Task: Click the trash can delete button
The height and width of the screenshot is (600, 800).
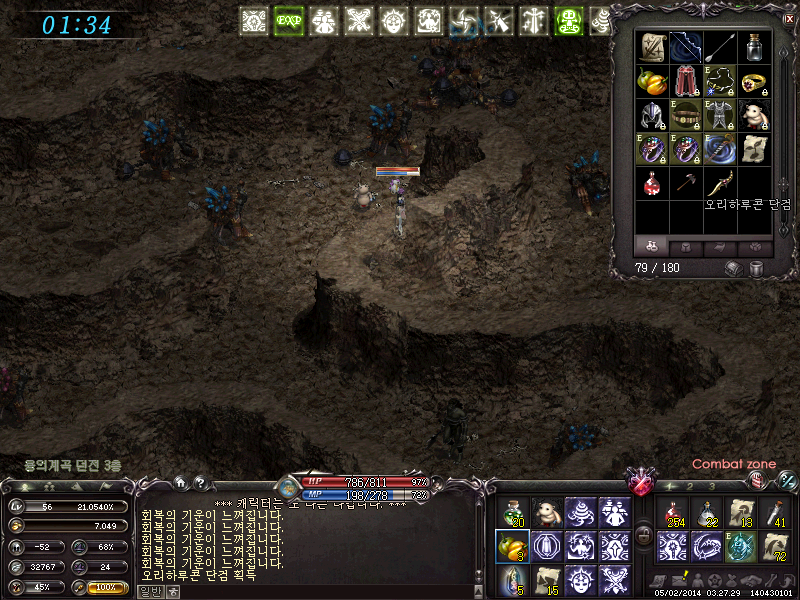Action: [x=756, y=268]
